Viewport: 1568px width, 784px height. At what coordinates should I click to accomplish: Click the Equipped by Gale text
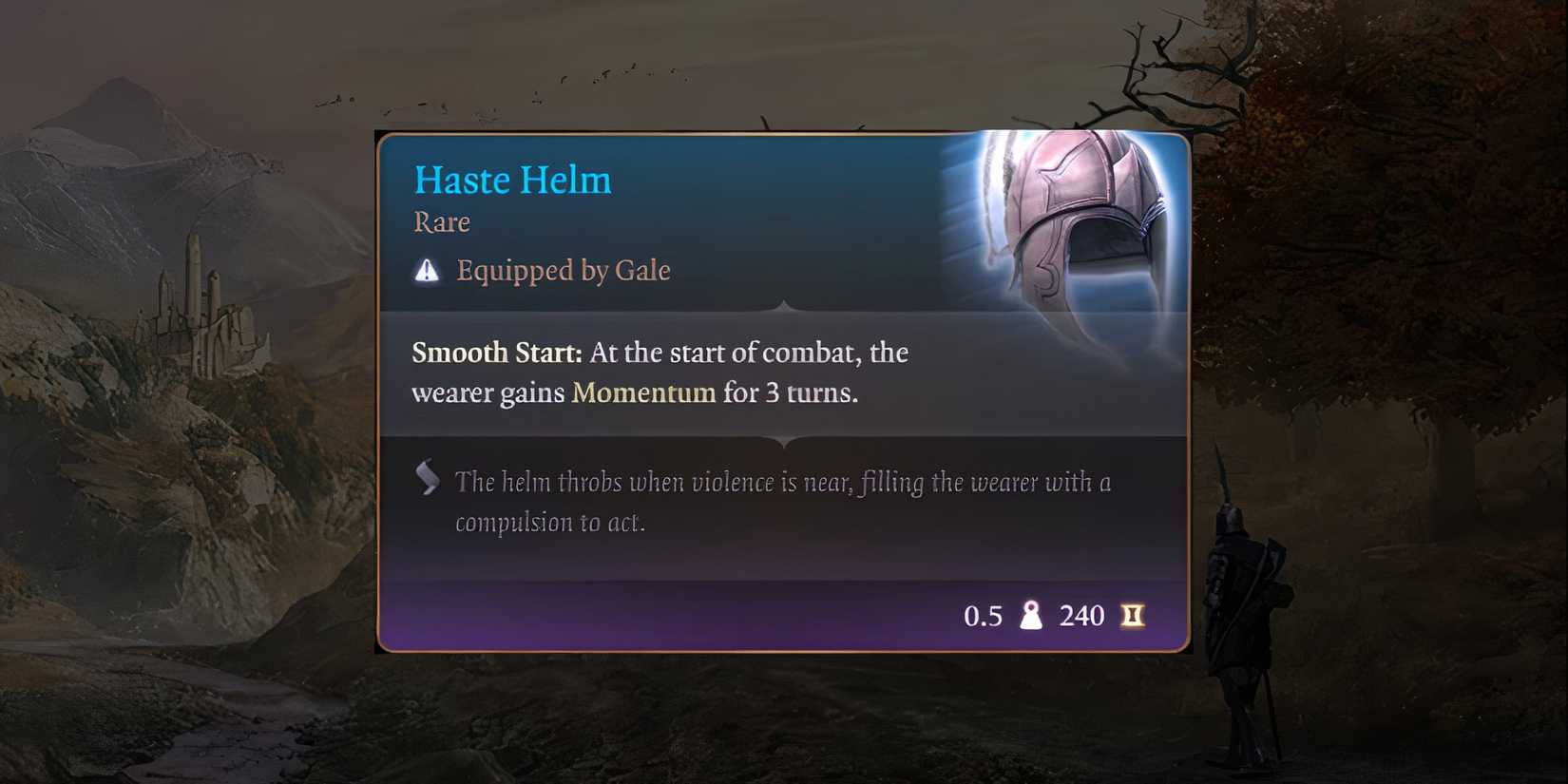(563, 271)
